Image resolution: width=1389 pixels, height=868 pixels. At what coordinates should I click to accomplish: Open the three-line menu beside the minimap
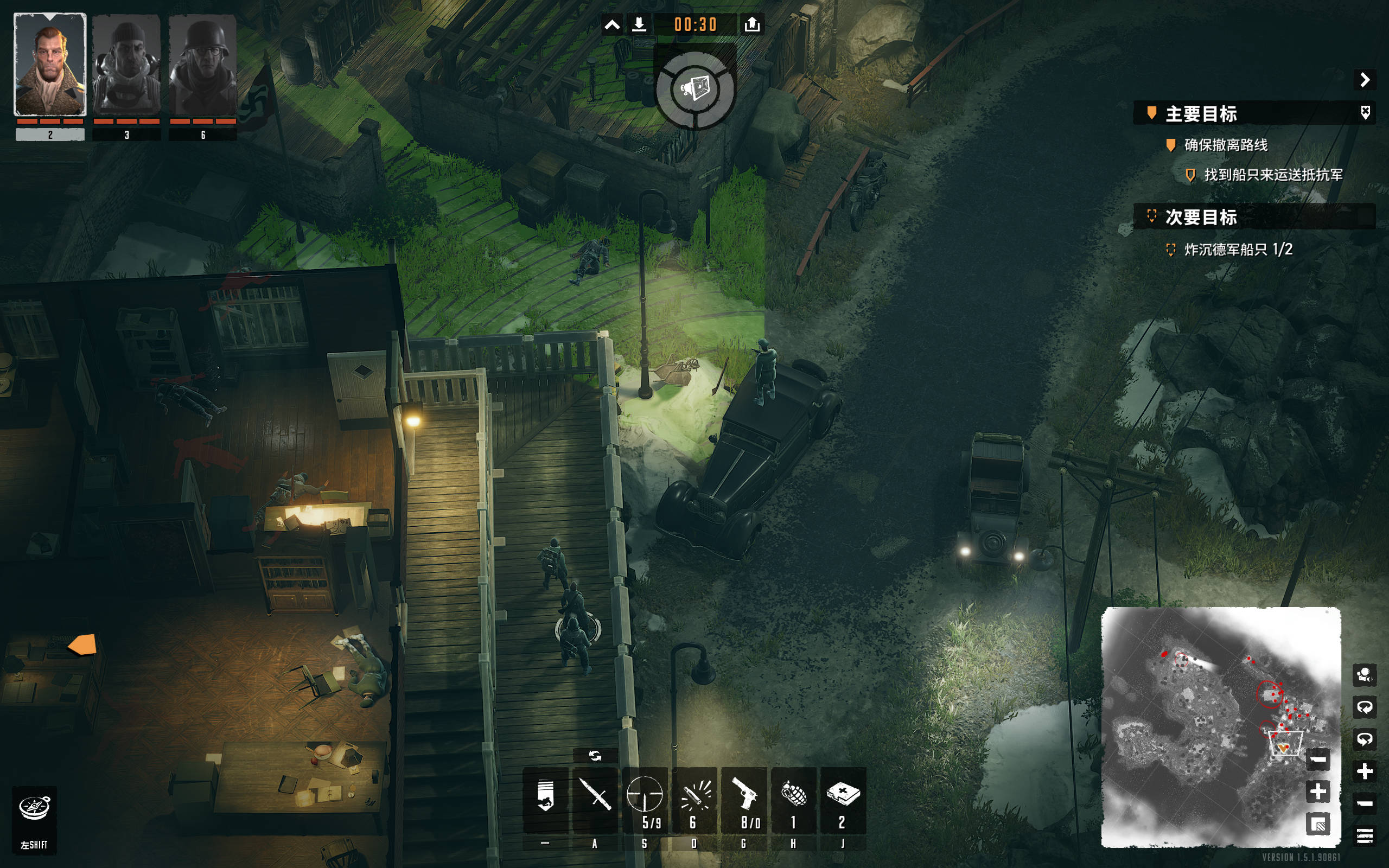1365,835
